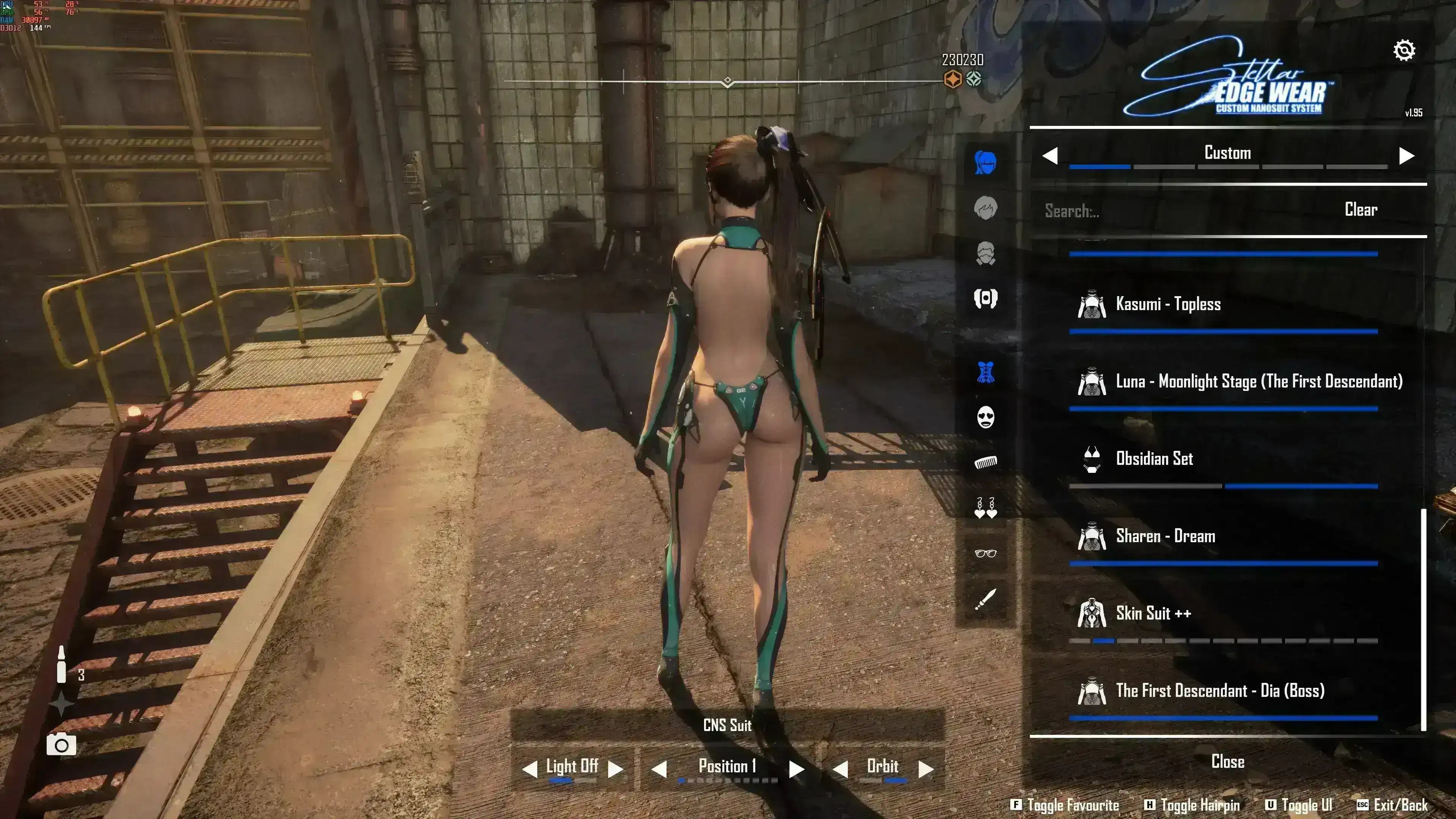1456x819 pixels.
Task: Clear the search text
Action: (1360, 210)
